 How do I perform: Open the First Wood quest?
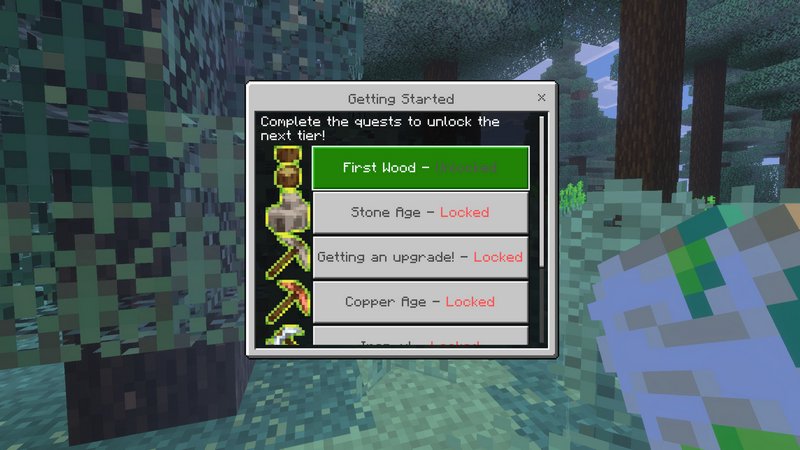420,168
